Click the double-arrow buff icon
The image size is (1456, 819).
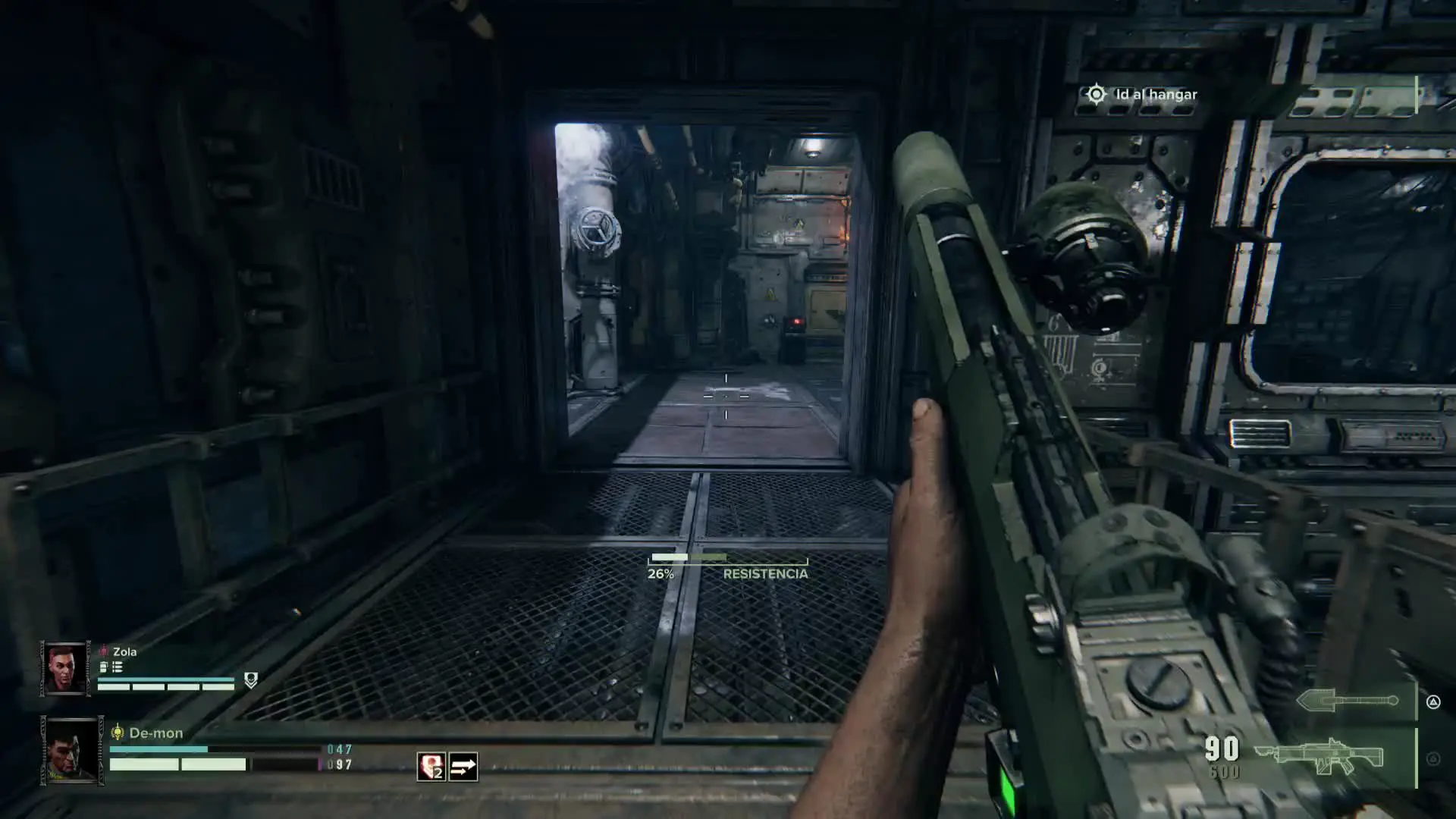click(x=463, y=767)
